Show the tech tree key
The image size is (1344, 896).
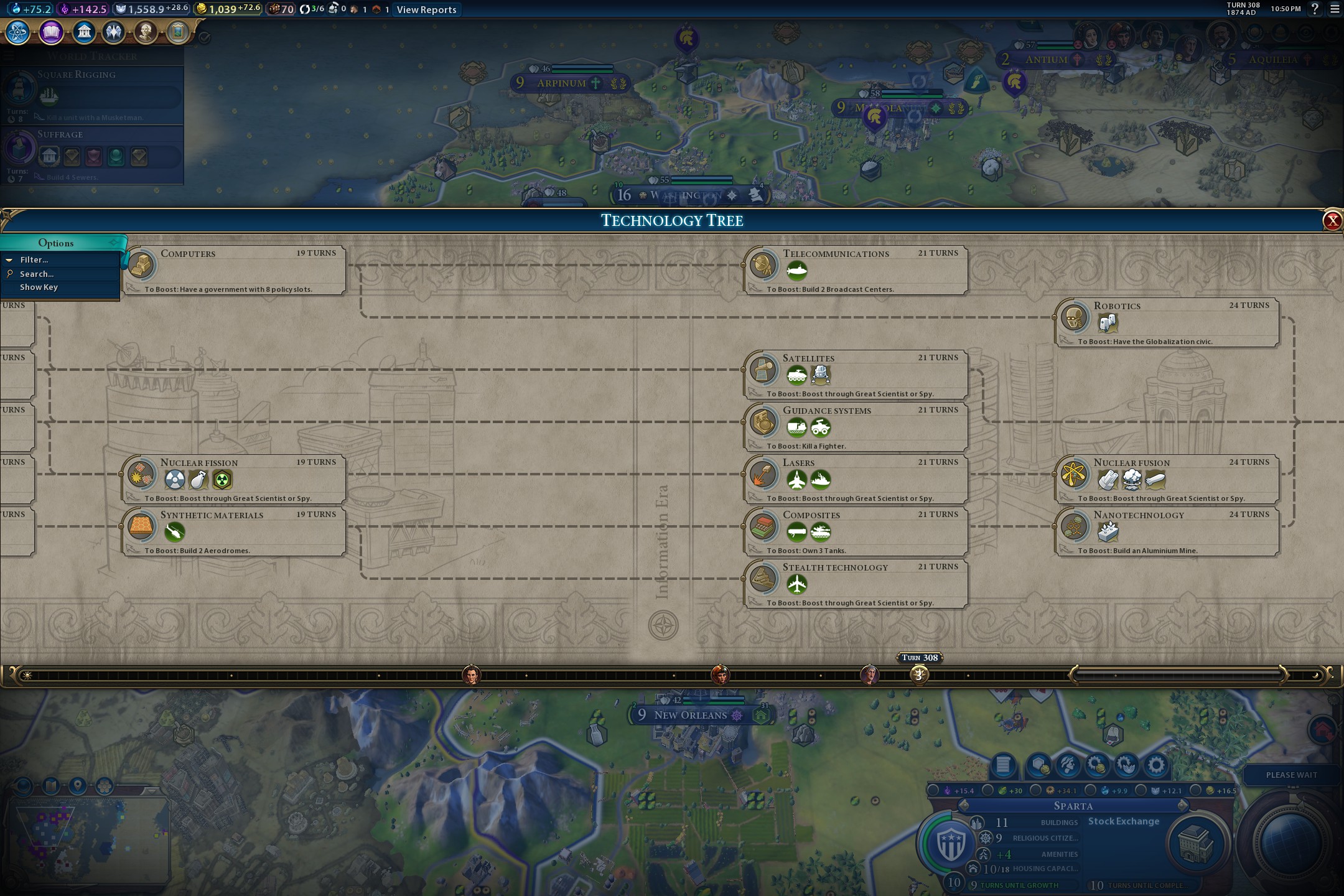(39, 287)
